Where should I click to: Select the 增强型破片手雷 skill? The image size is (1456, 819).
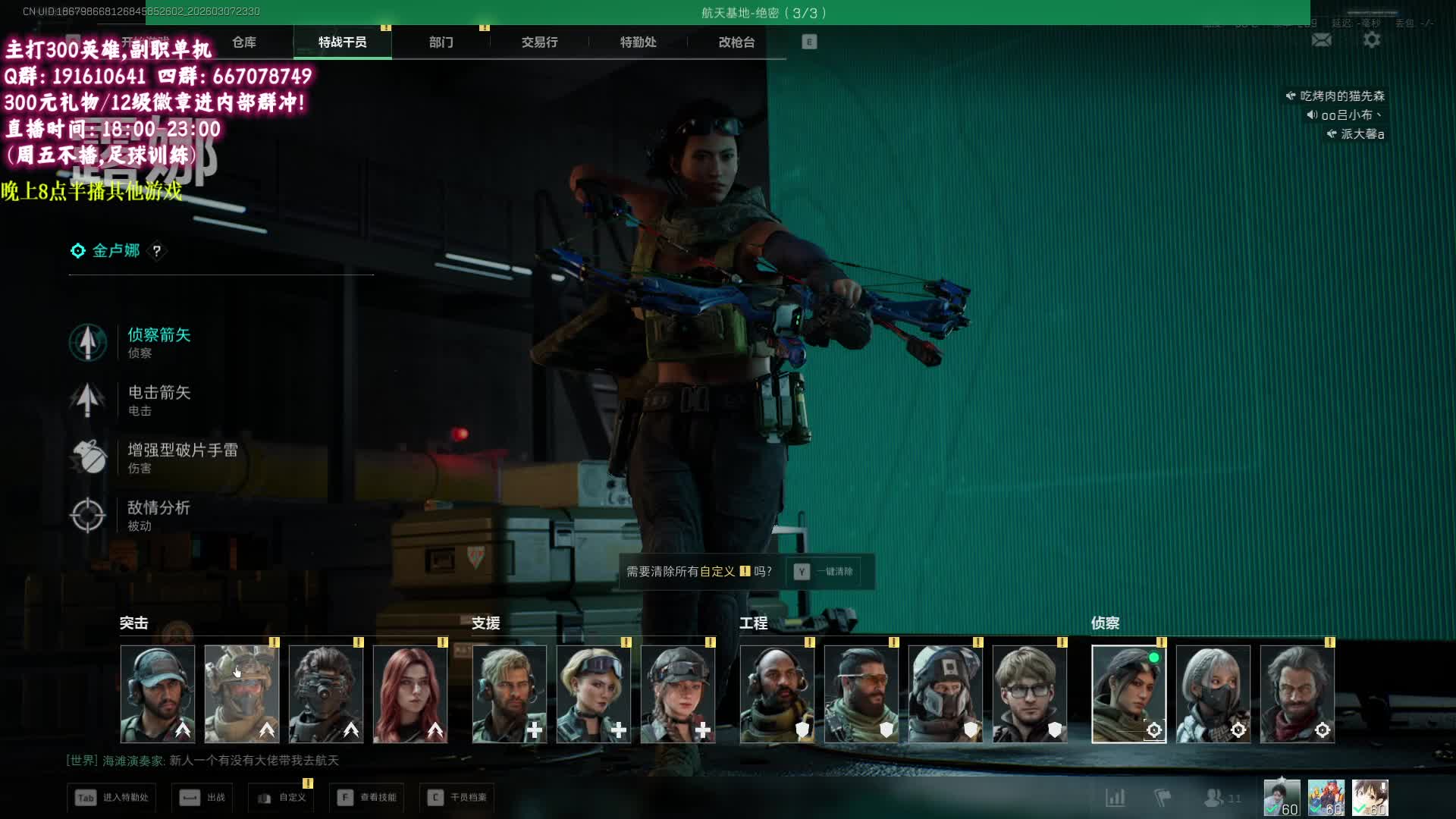point(182,457)
